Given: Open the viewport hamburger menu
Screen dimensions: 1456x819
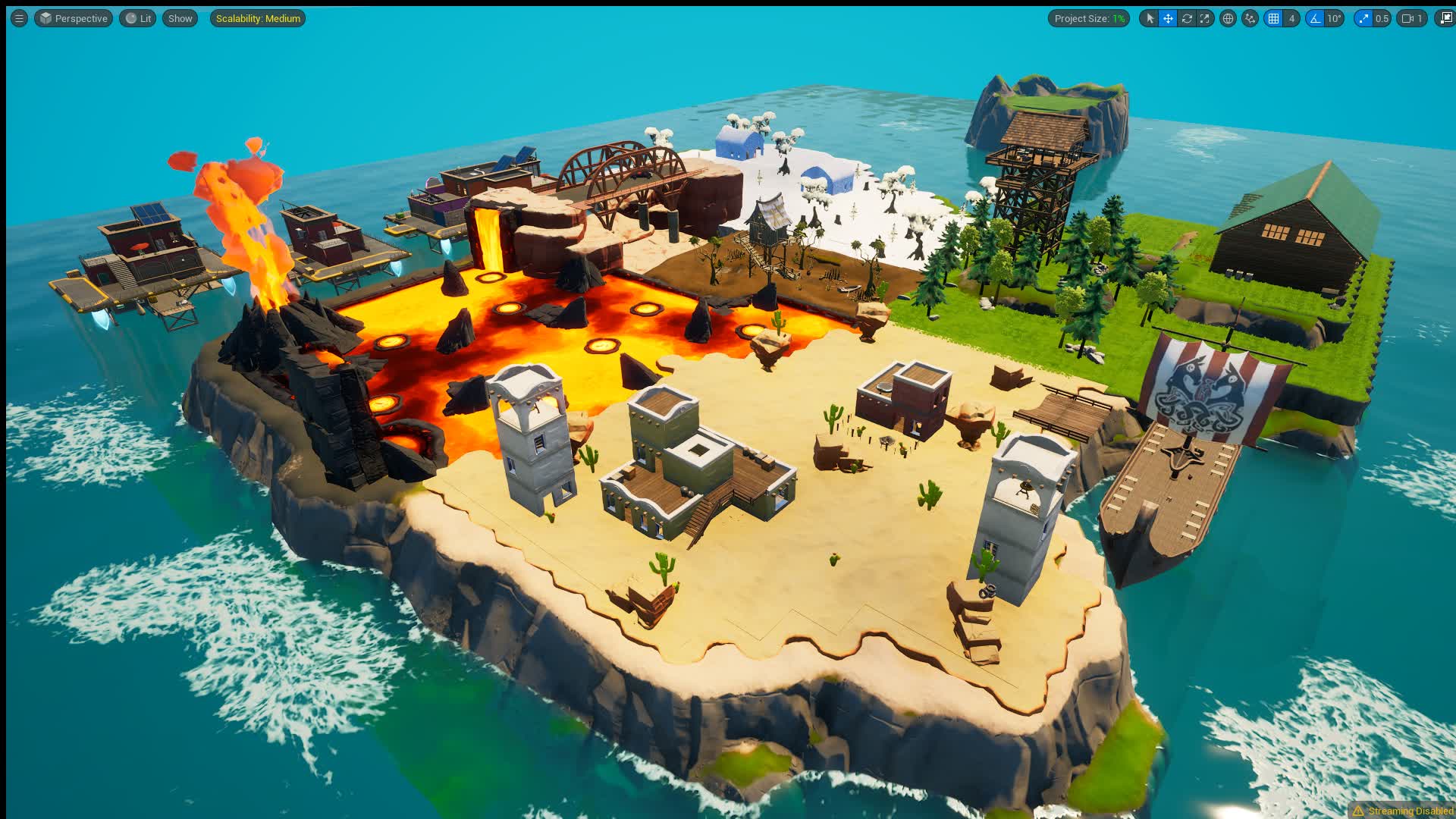Looking at the screenshot, I should click(17, 18).
